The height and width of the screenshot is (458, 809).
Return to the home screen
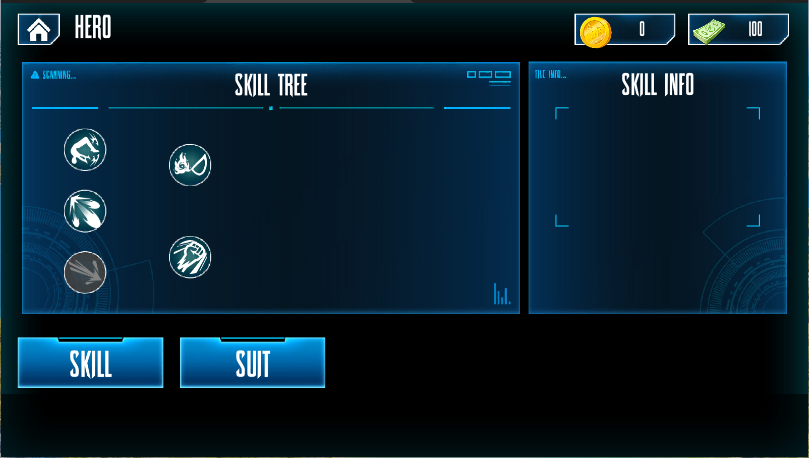tap(39, 29)
